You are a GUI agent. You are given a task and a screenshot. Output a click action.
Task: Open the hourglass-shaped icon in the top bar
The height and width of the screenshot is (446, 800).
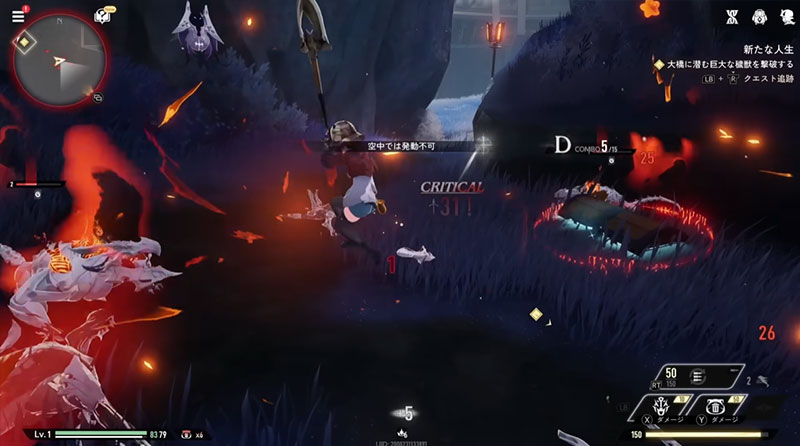coord(731,16)
